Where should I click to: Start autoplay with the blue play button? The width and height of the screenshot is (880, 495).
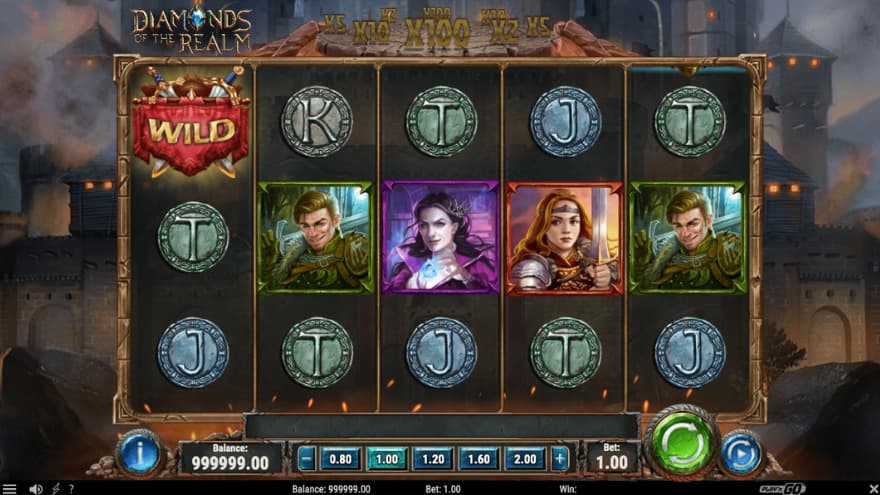(741, 453)
